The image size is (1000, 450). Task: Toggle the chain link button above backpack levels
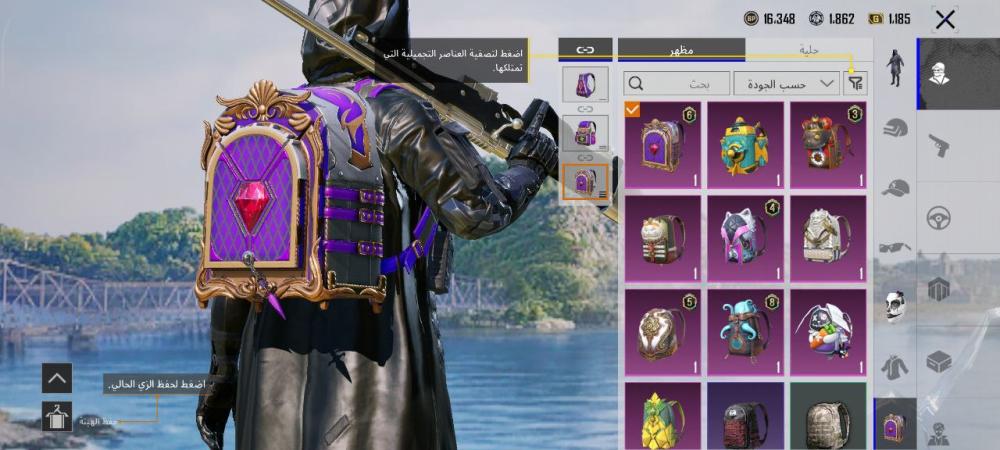[x=585, y=49]
